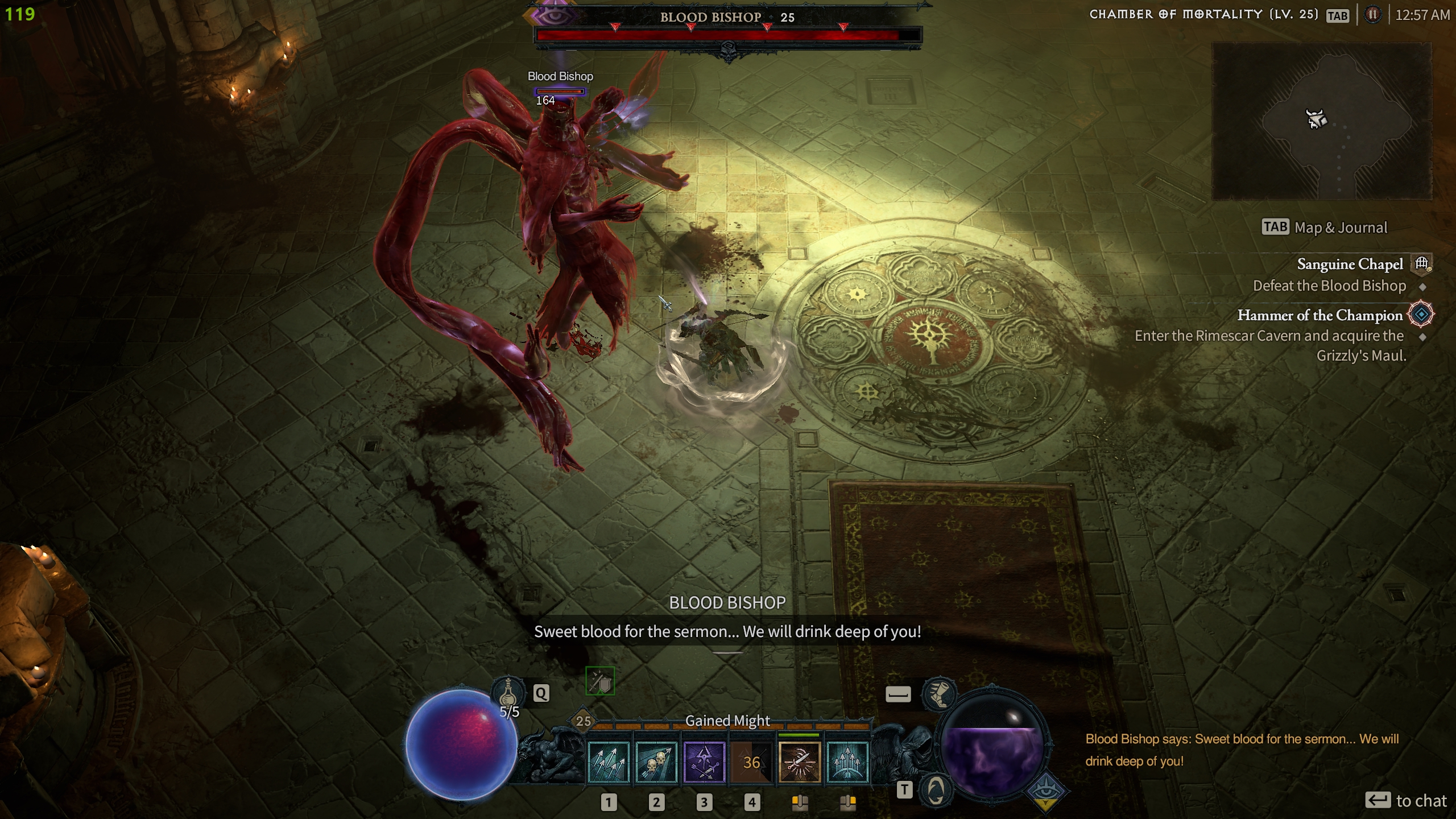Inspect the sword-and-shield buff icon
Image resolution: width=1456 pixels, height=819 pixels.
click(600, 681)
